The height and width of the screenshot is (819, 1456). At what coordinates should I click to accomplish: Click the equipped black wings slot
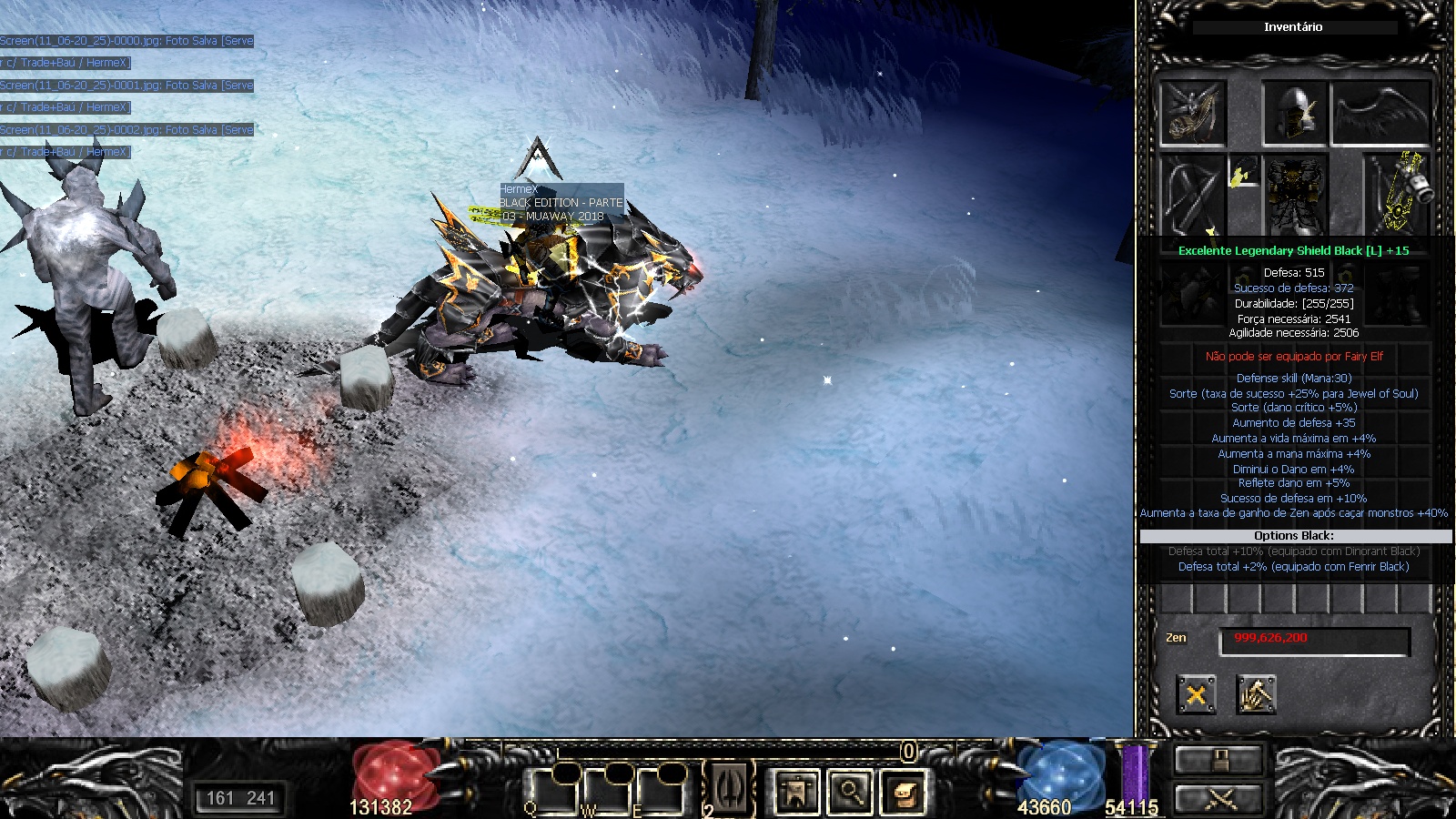click(x=1380, y=113)
